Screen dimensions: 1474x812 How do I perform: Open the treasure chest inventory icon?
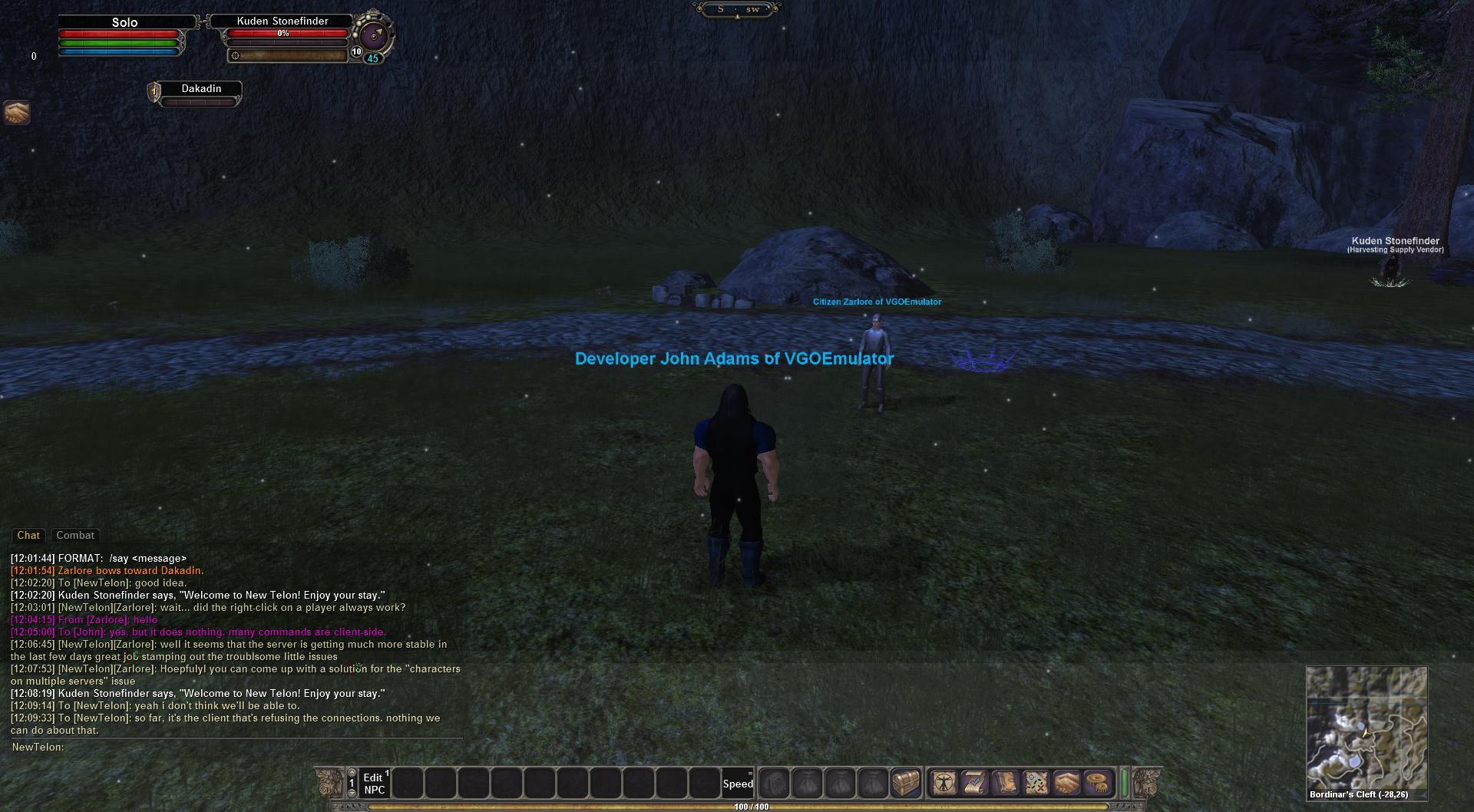click(906, 784)
